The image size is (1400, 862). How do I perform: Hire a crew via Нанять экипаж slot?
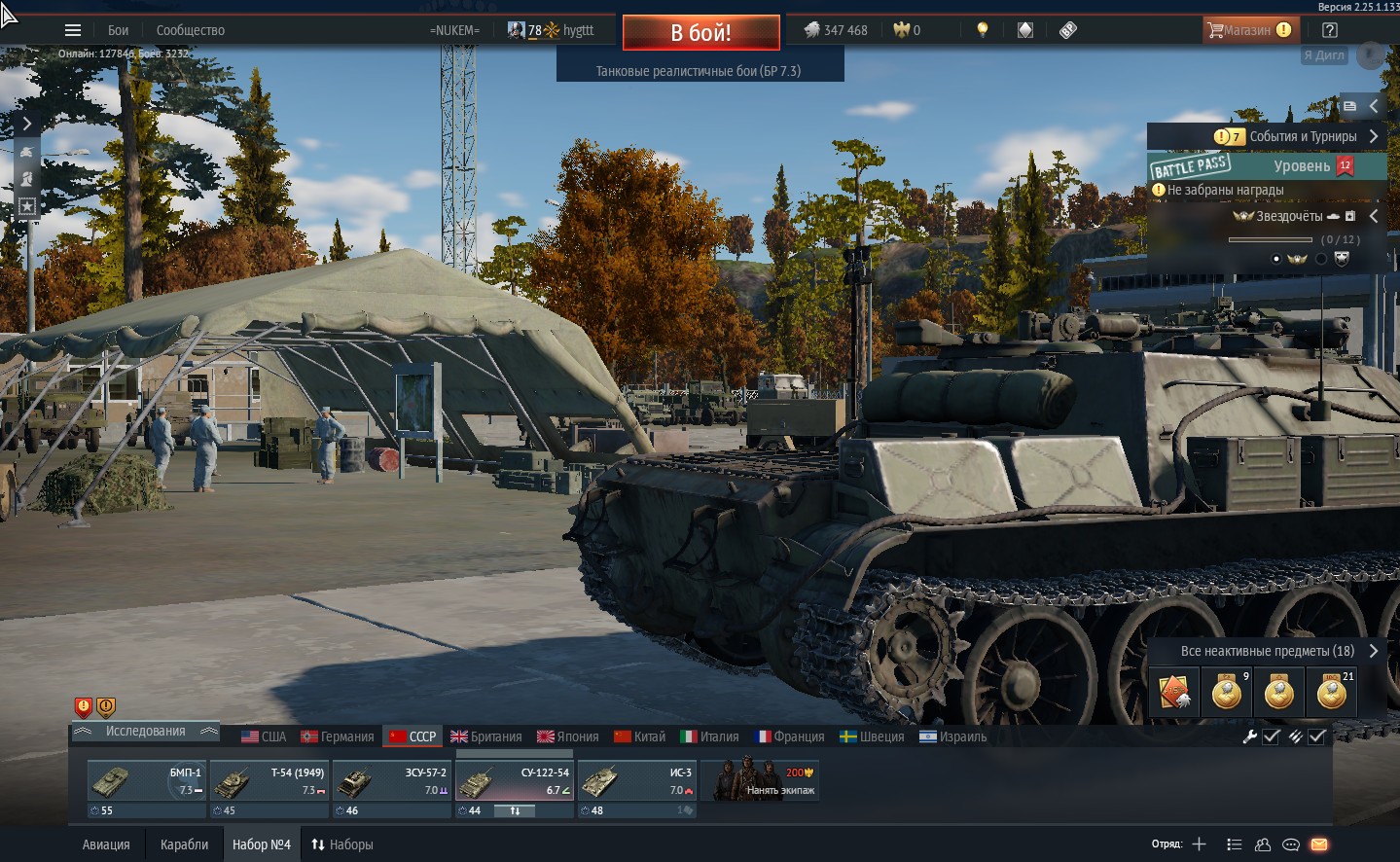[x=760, y=781]
